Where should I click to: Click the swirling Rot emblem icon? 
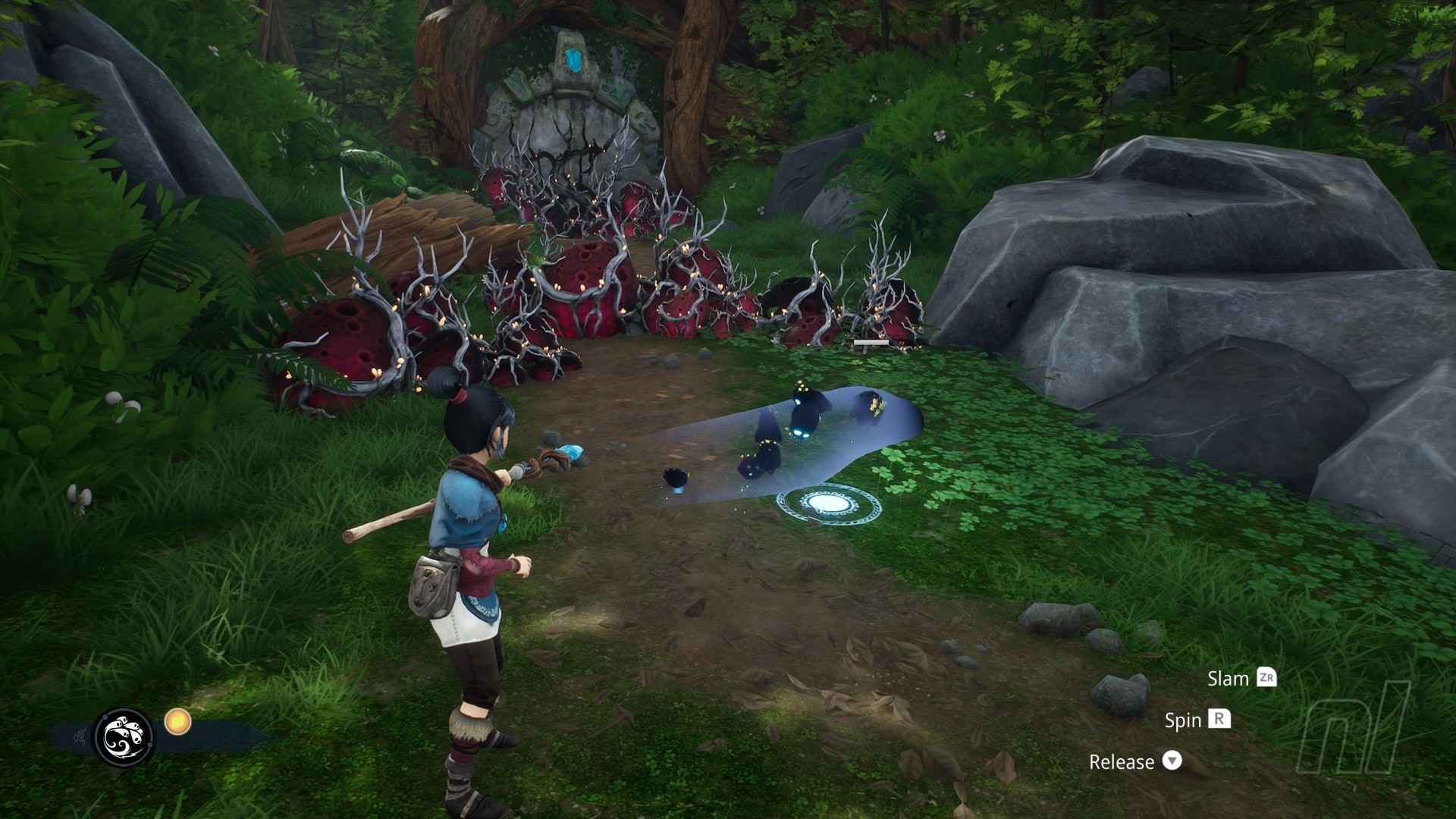click(123, 737)
